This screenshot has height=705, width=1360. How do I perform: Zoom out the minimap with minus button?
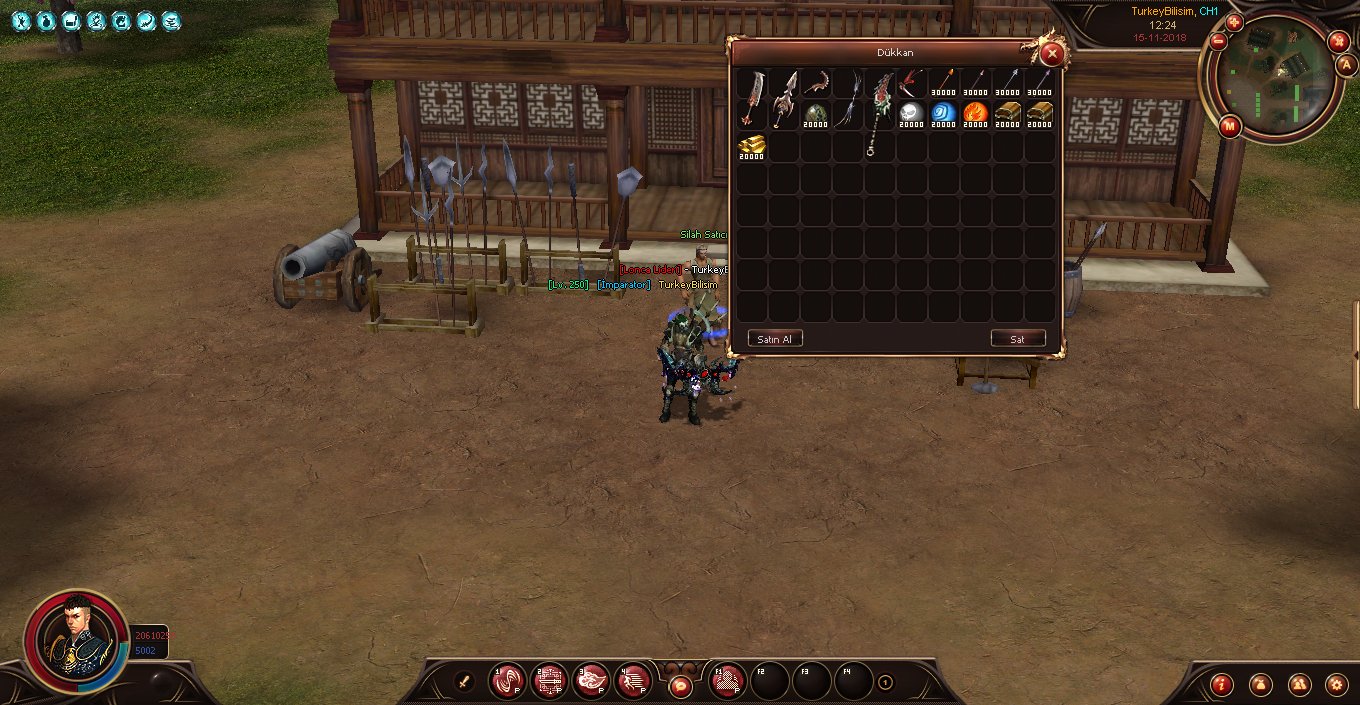point(1218,42)
